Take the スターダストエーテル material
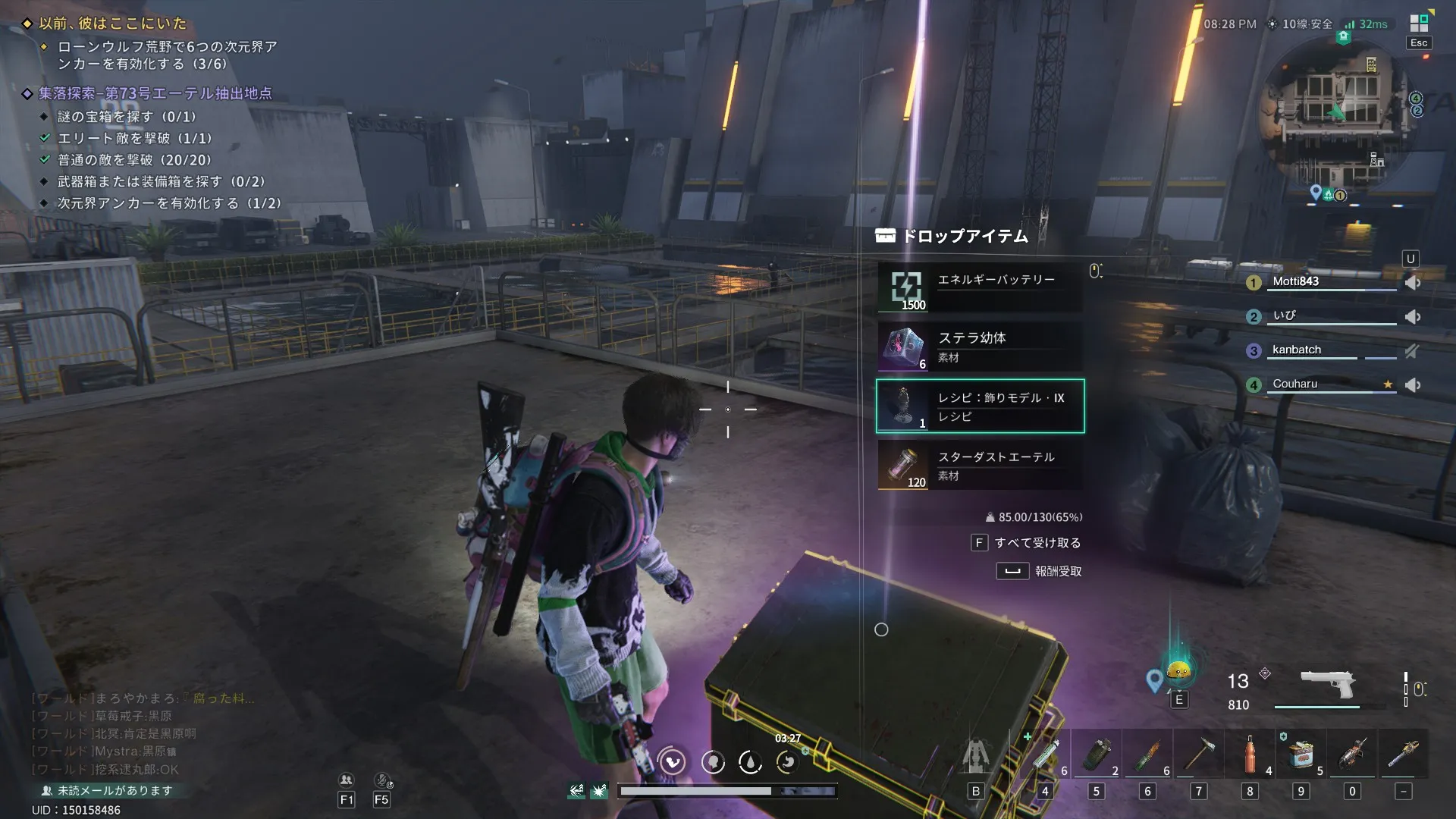1456x819 pixels. 980,466
